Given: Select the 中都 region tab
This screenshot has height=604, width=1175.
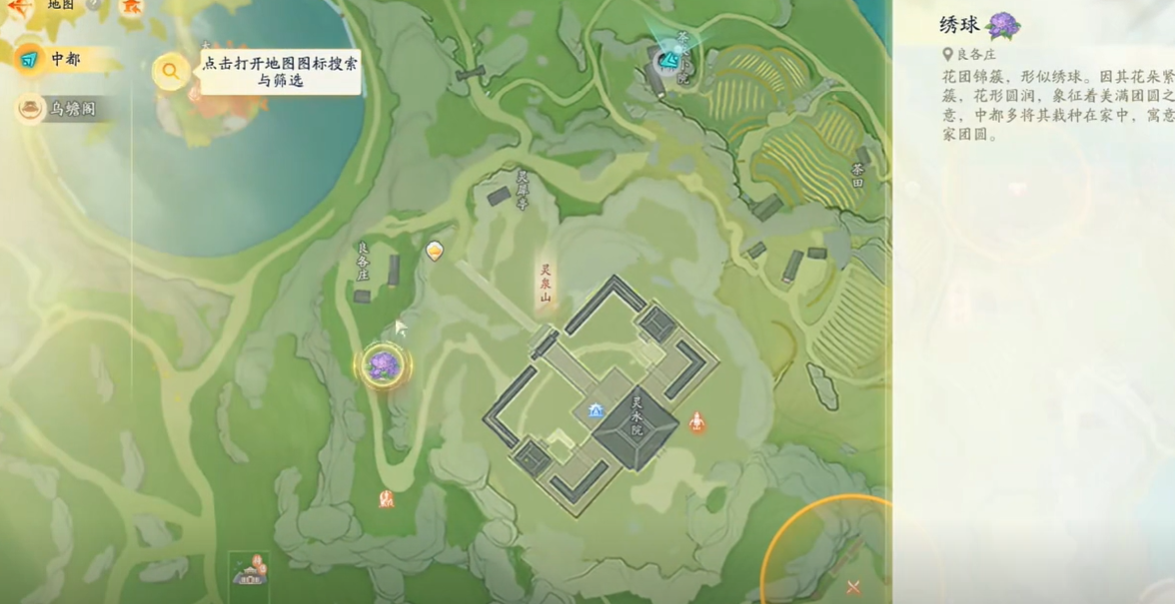Looking at the screenshot, I should [64, 60].
